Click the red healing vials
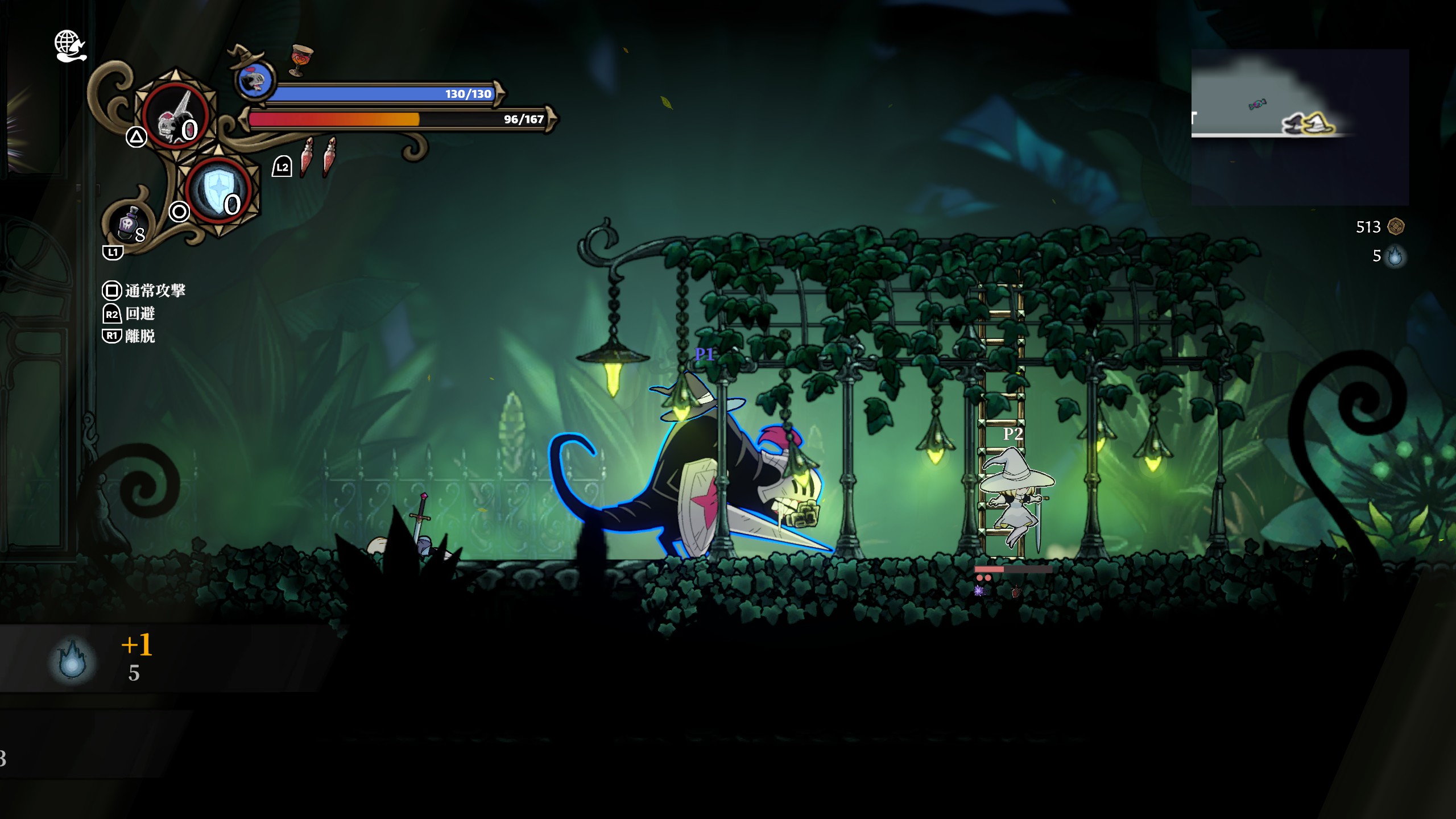The image size is (1456, 819). pos(318,156)
